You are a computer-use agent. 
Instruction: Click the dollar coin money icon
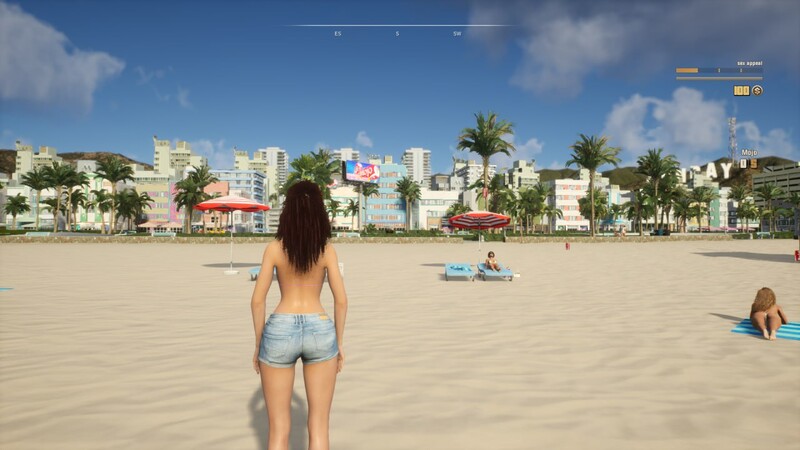(757, 90)
